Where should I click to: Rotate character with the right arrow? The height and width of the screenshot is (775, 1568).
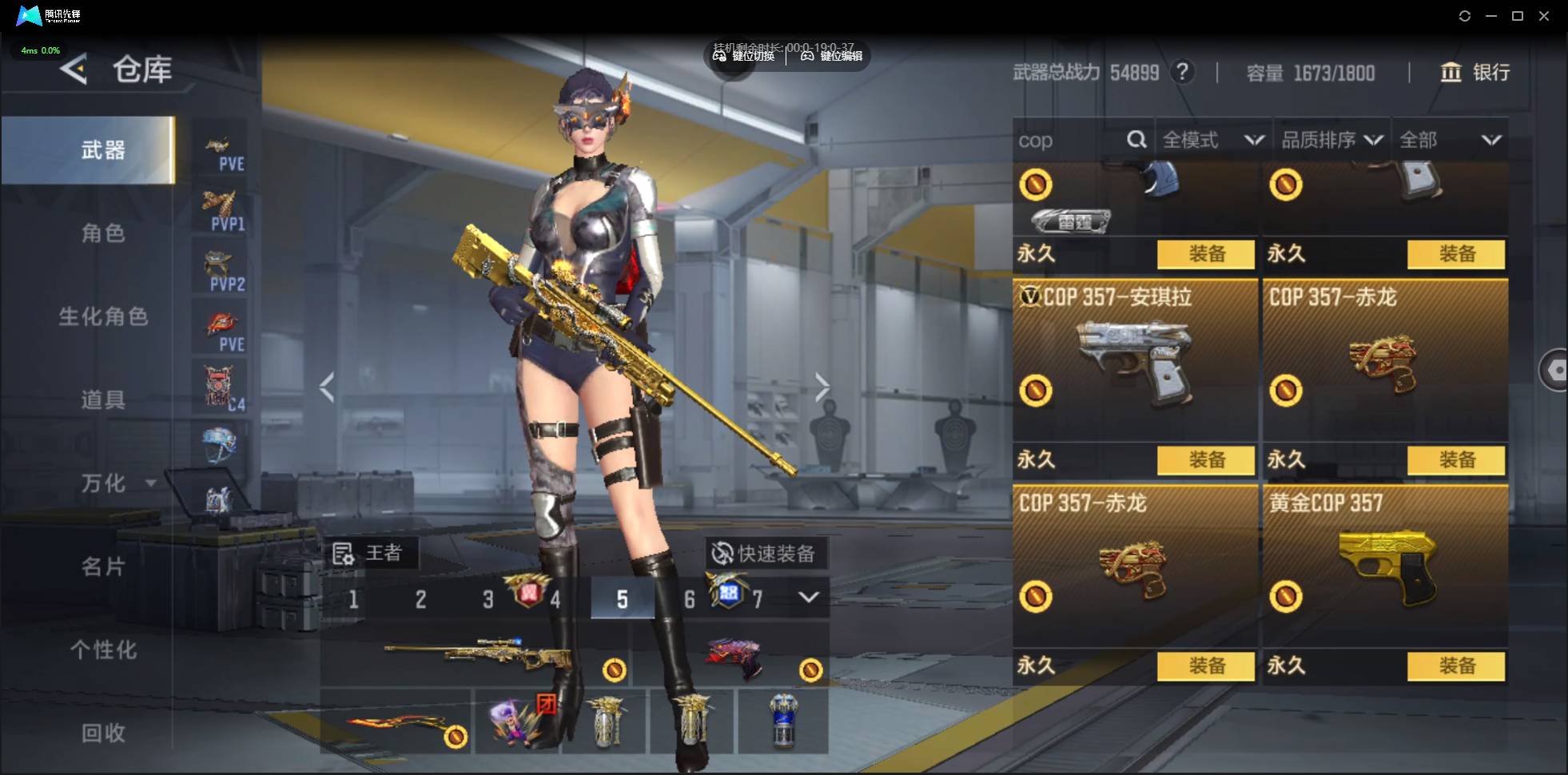(x=822, y=387)
